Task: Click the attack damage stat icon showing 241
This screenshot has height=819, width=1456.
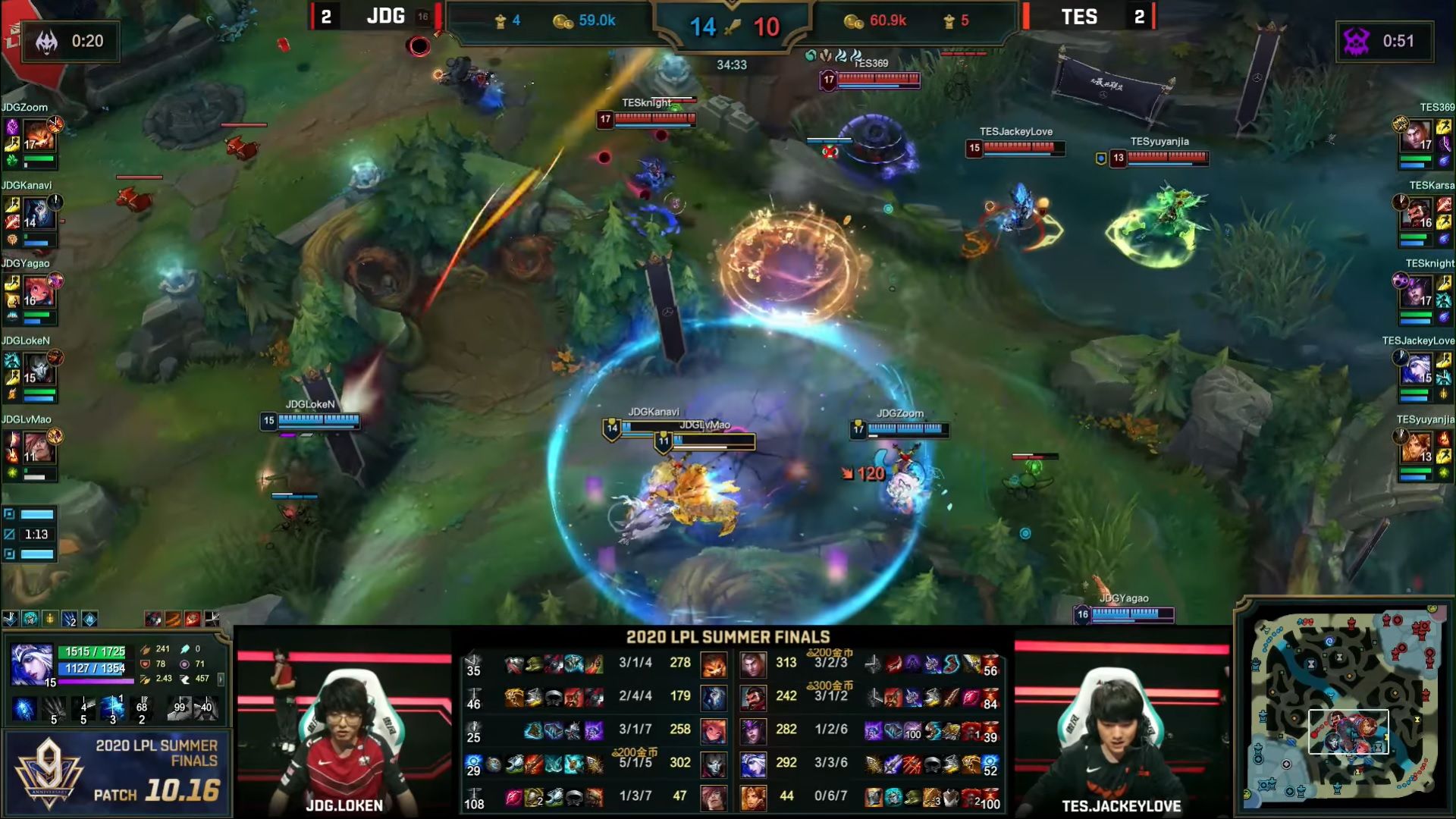Action: point(146,650)
